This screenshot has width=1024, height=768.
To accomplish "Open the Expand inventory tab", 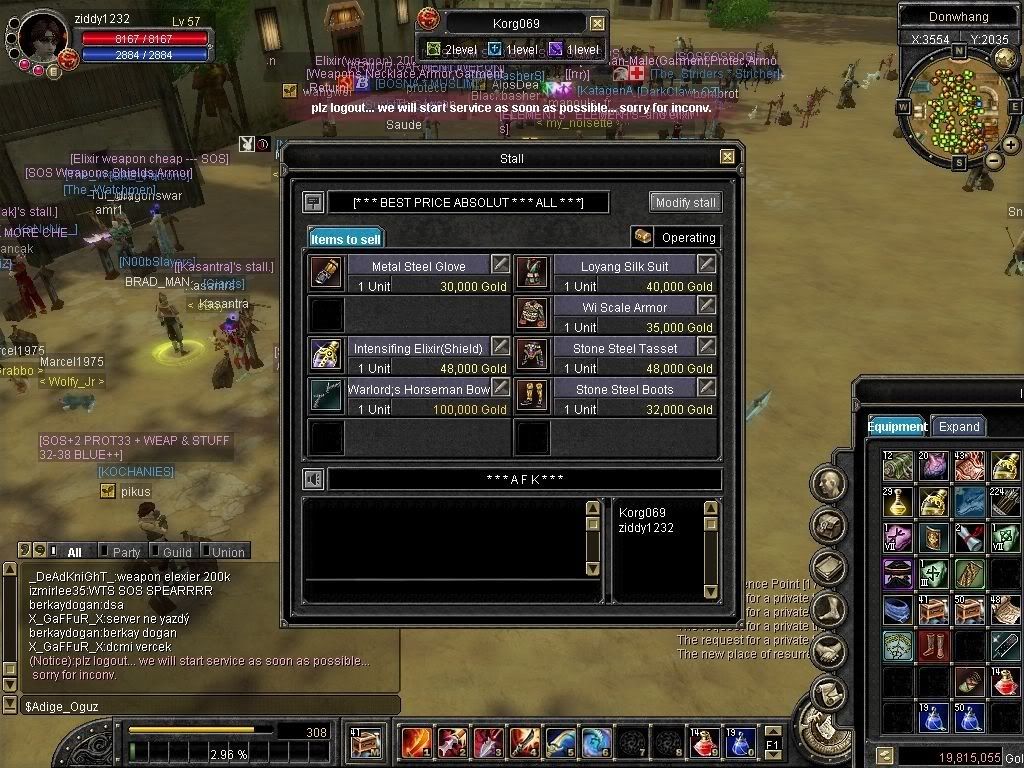I will point(958,426).
